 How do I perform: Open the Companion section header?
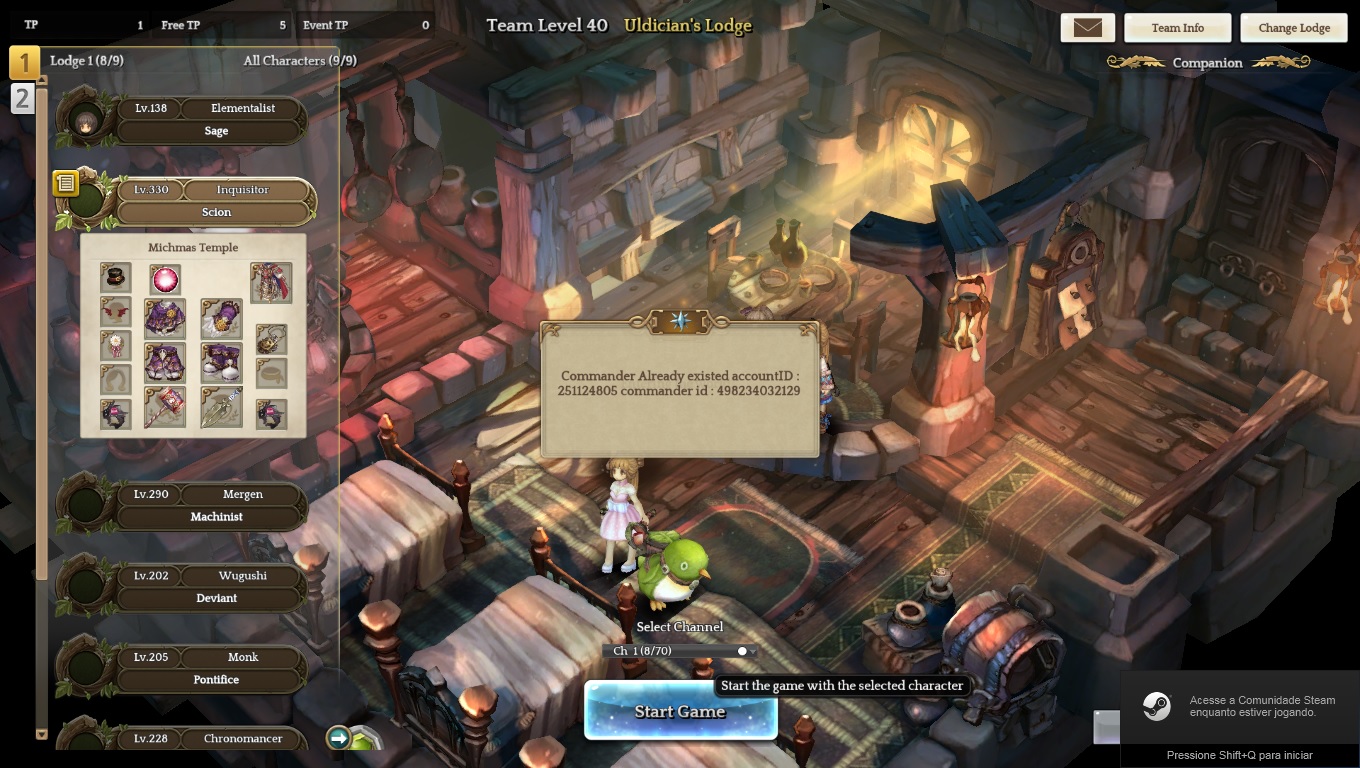click(x=1207, y=63)
